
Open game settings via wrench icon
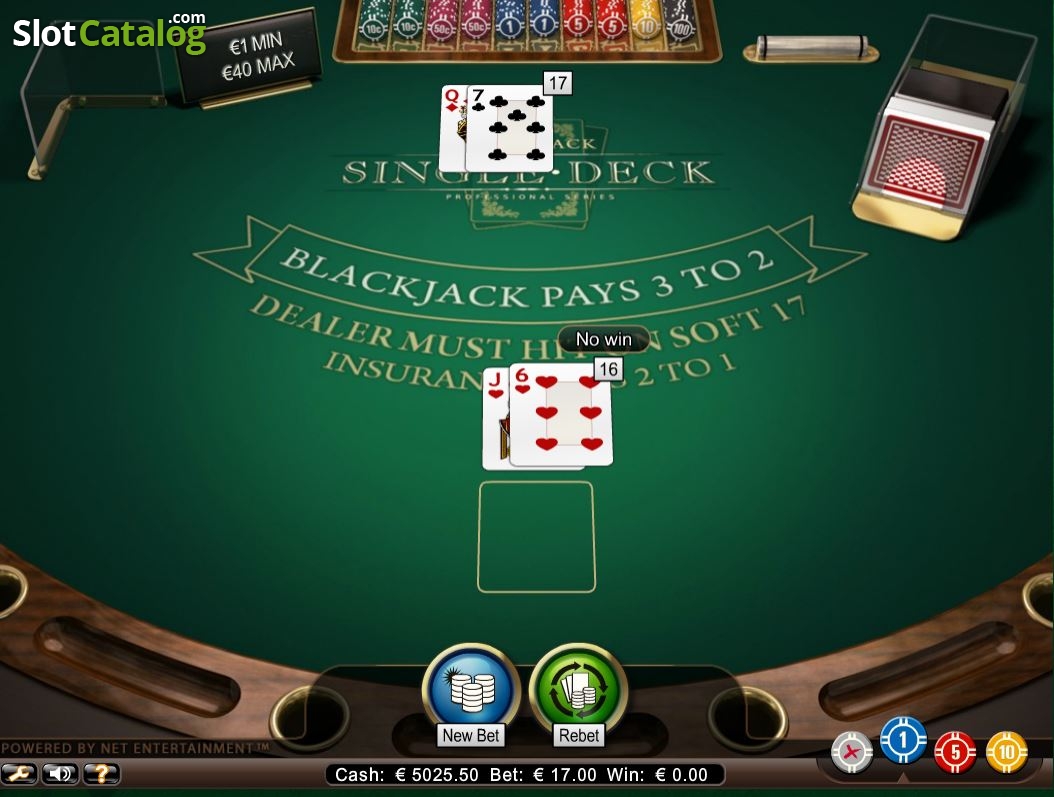point(20,773)
